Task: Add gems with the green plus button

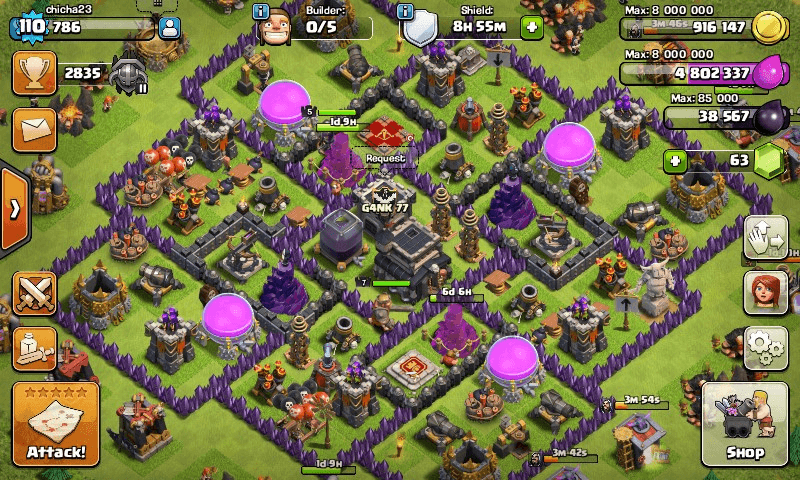Action: 677,160
